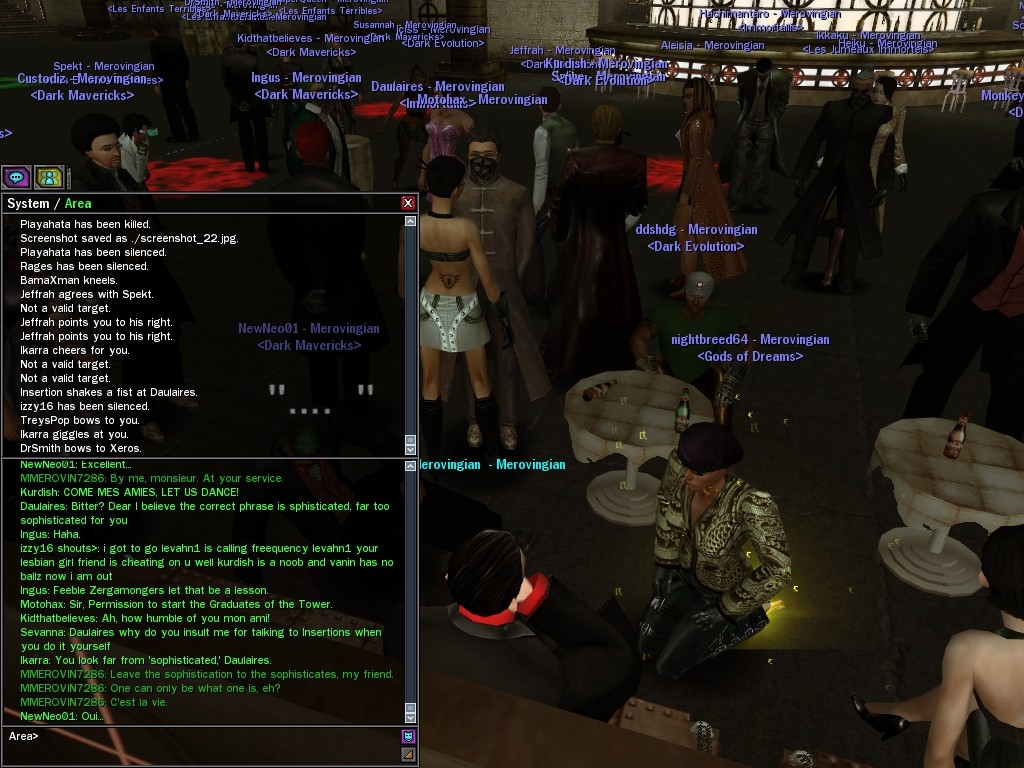Open the social people icon
Screen dimensions: 1024x768
pos(49,178)
